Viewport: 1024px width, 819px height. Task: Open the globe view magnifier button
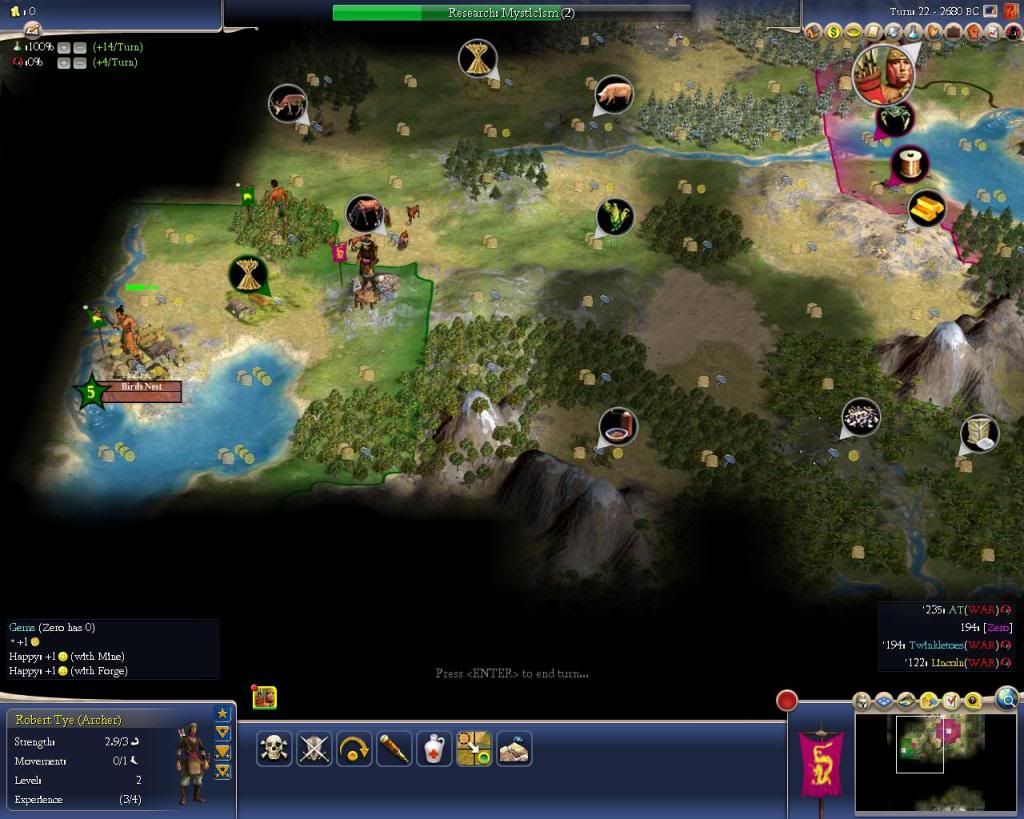coord(1006,698)
